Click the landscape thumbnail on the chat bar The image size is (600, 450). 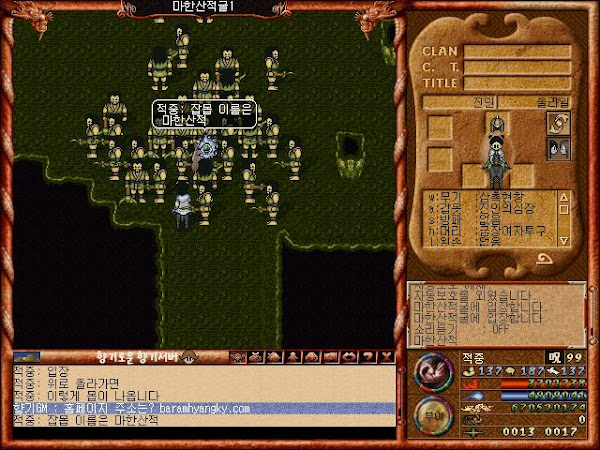tap(26, 356)
